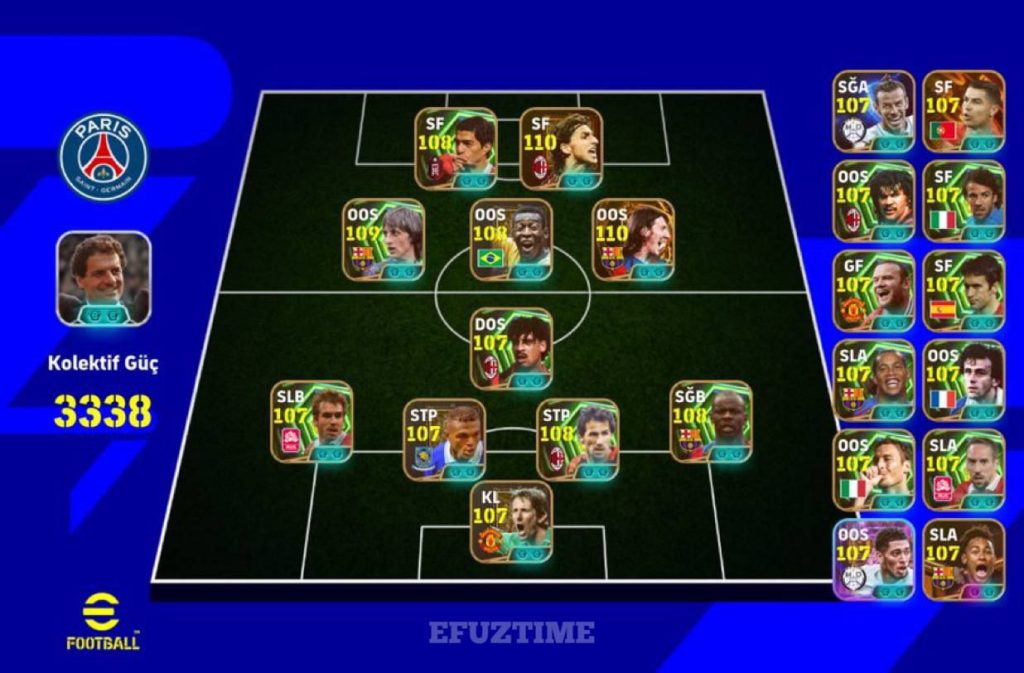The width and height of the screenshot is (1024, 673).
Task: Choose the OOS 109 midfielder card
Action: click(x=385, y=240)
